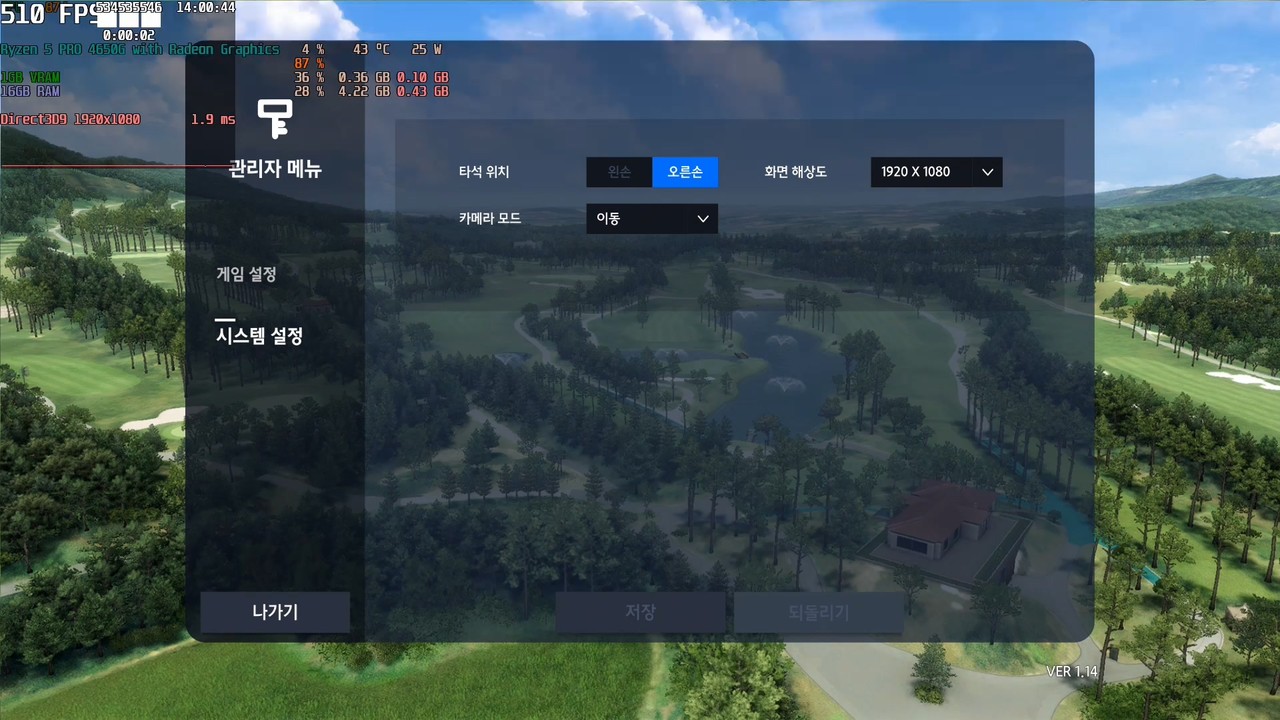Open the 1920 X 1080 resolution dropdown

pos(936,172)
